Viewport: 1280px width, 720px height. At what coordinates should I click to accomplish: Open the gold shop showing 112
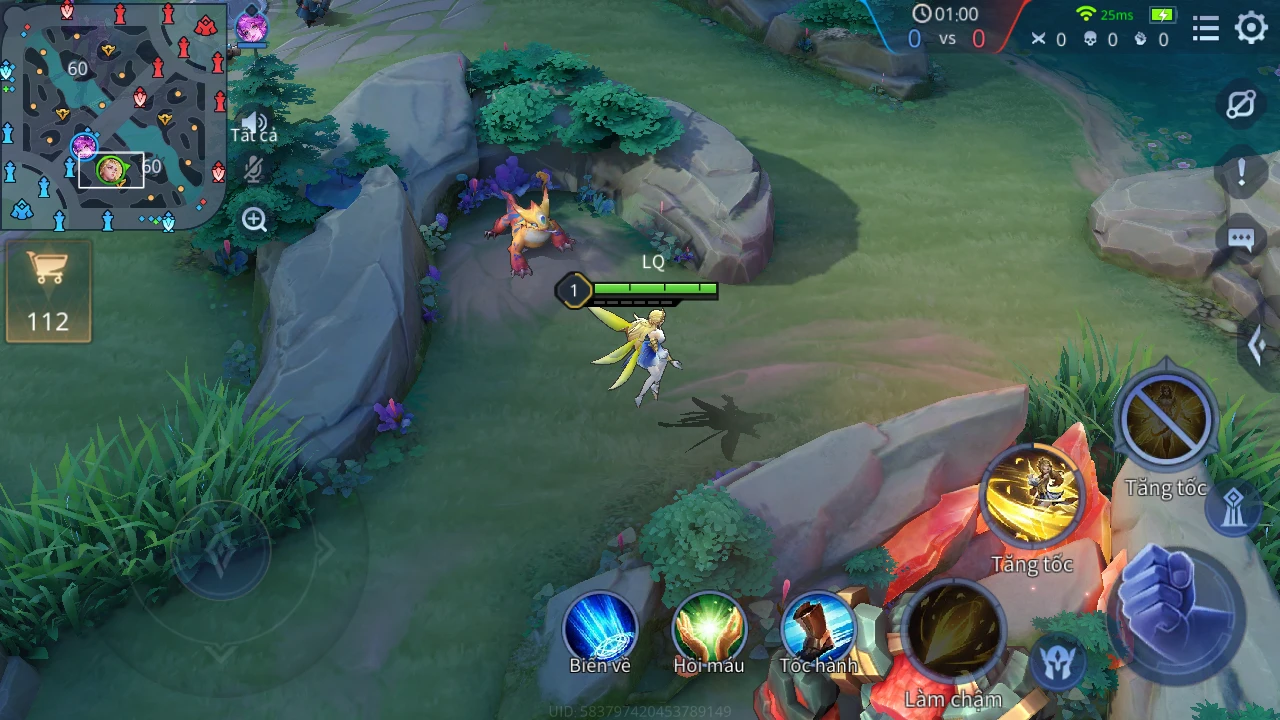point(48,291)
